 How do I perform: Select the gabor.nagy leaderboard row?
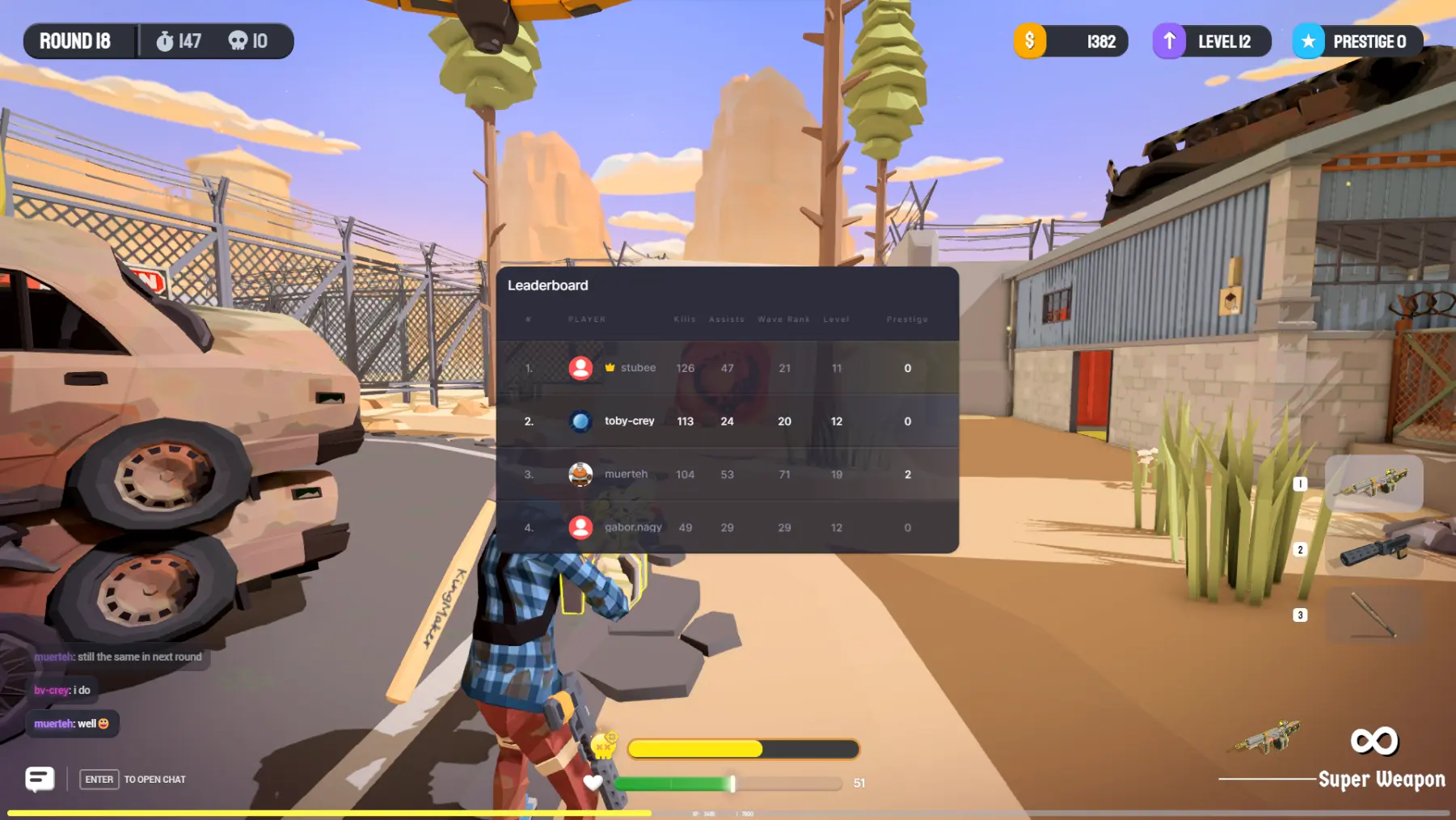click(x=727, y=527)
